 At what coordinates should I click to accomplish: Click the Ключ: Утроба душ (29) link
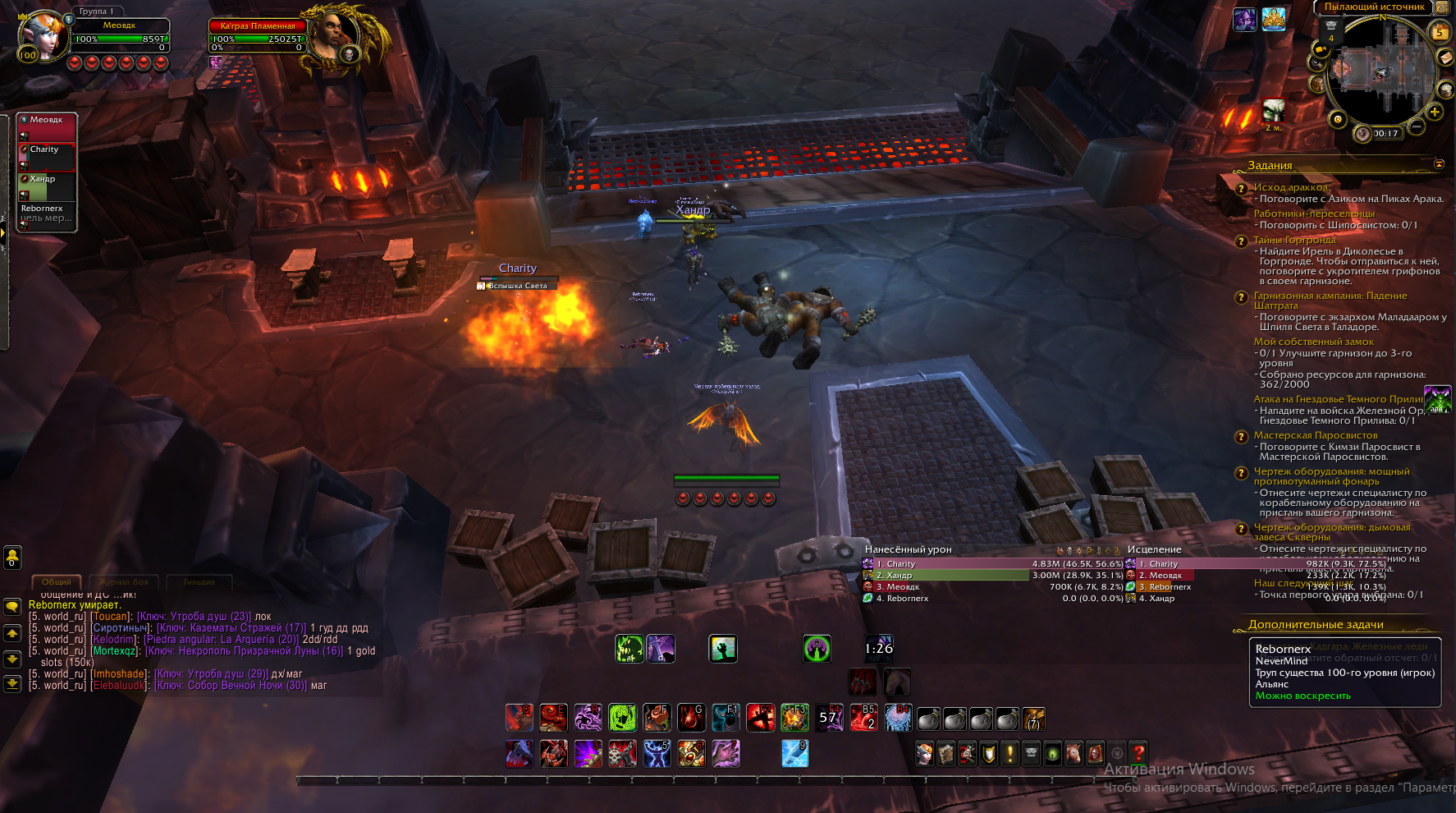tap(212, 674)
